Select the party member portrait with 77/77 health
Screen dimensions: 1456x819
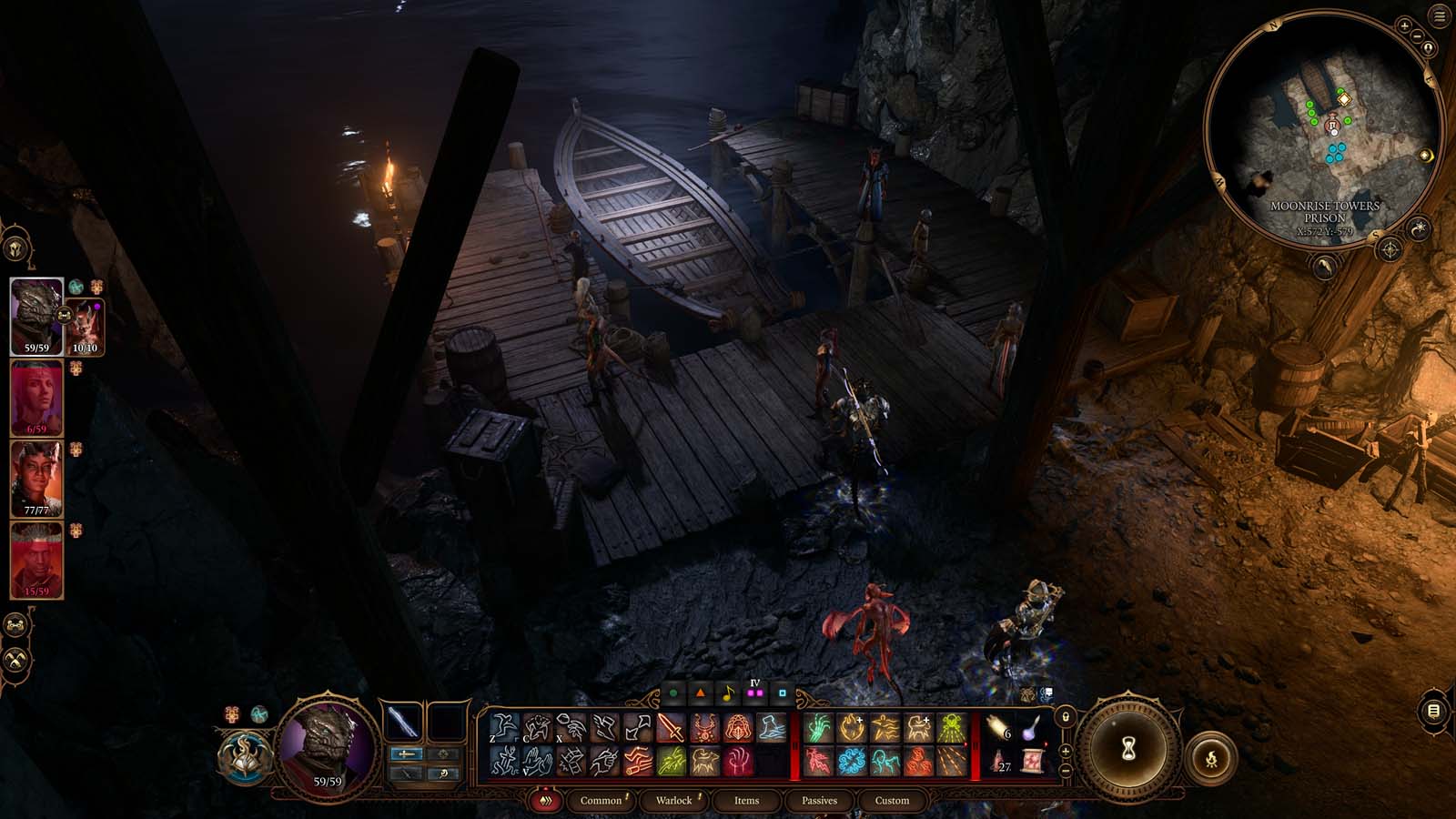pos(36,479)
